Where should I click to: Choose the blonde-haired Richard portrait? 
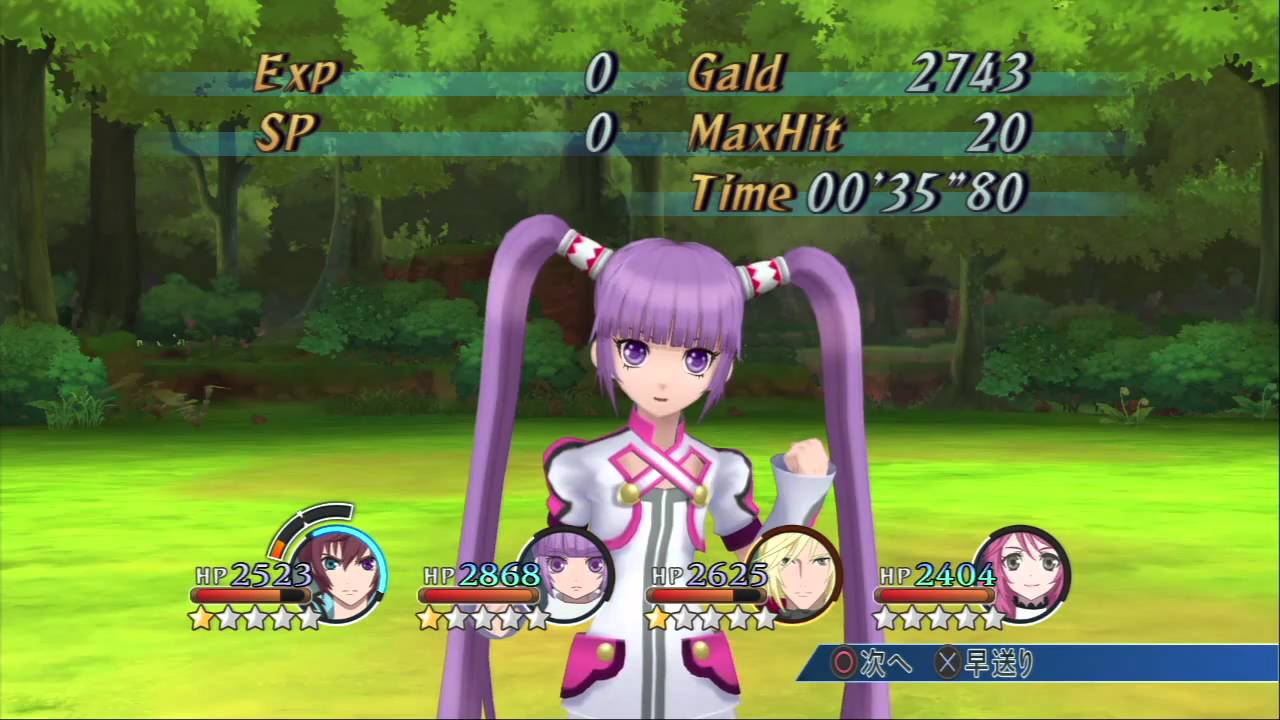(797, 575)
